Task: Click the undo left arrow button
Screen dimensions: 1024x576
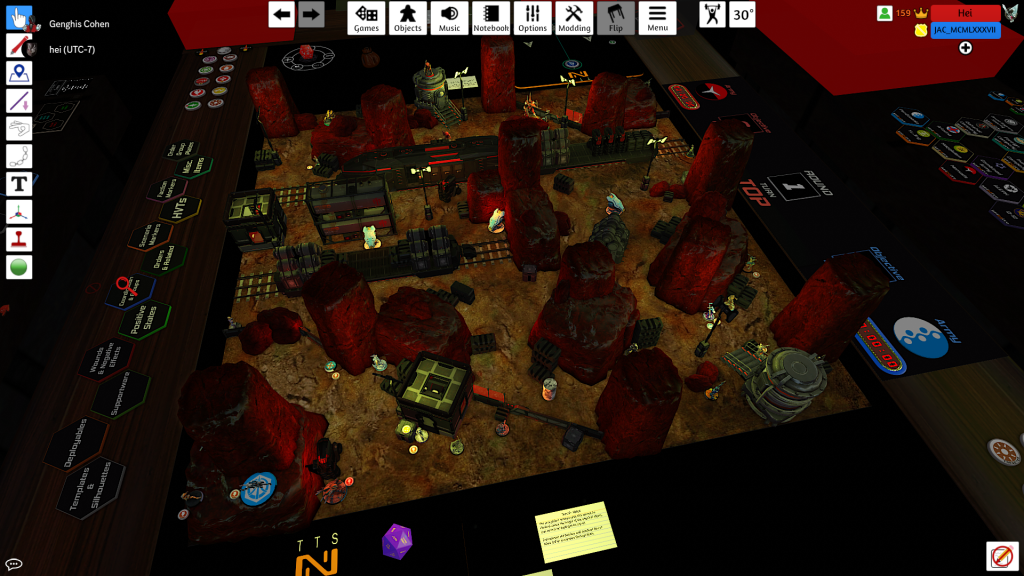Action: click(x=282, y=14)
